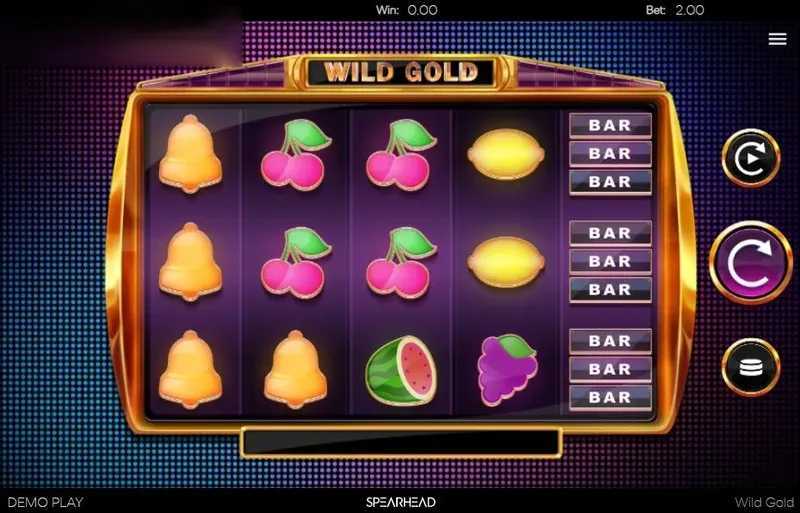Activate the autoplay button
The height and width of the screenshot is (513, 800).
point(750,158)
